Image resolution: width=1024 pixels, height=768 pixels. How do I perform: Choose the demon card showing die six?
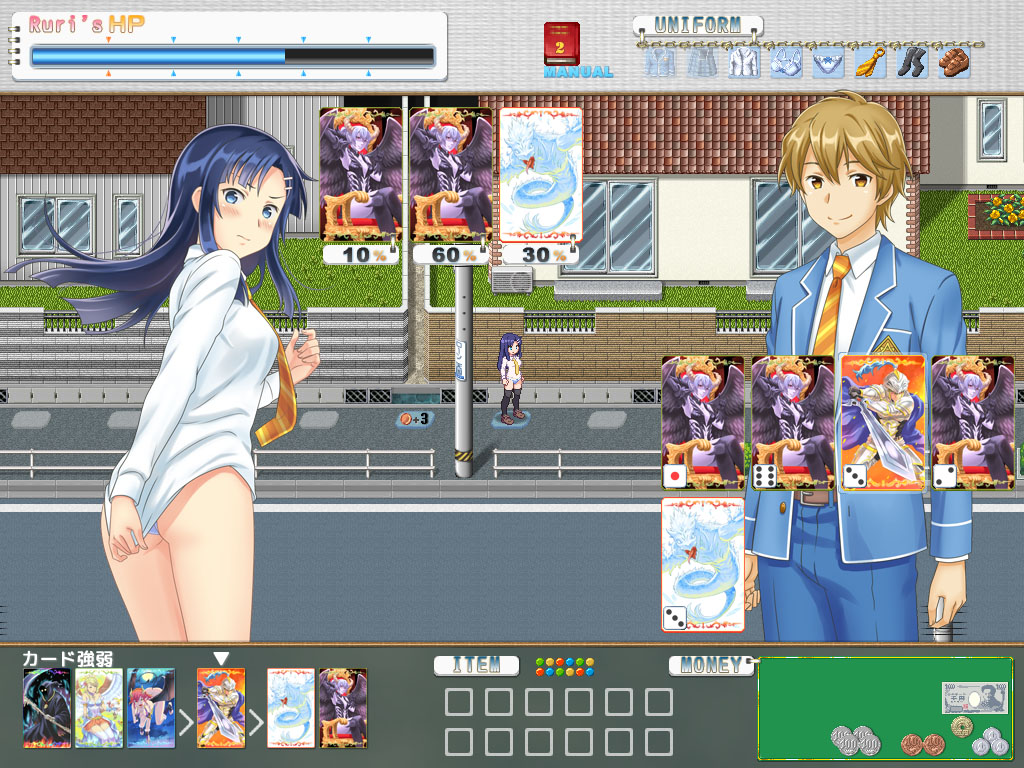click(x=792, y=421)
